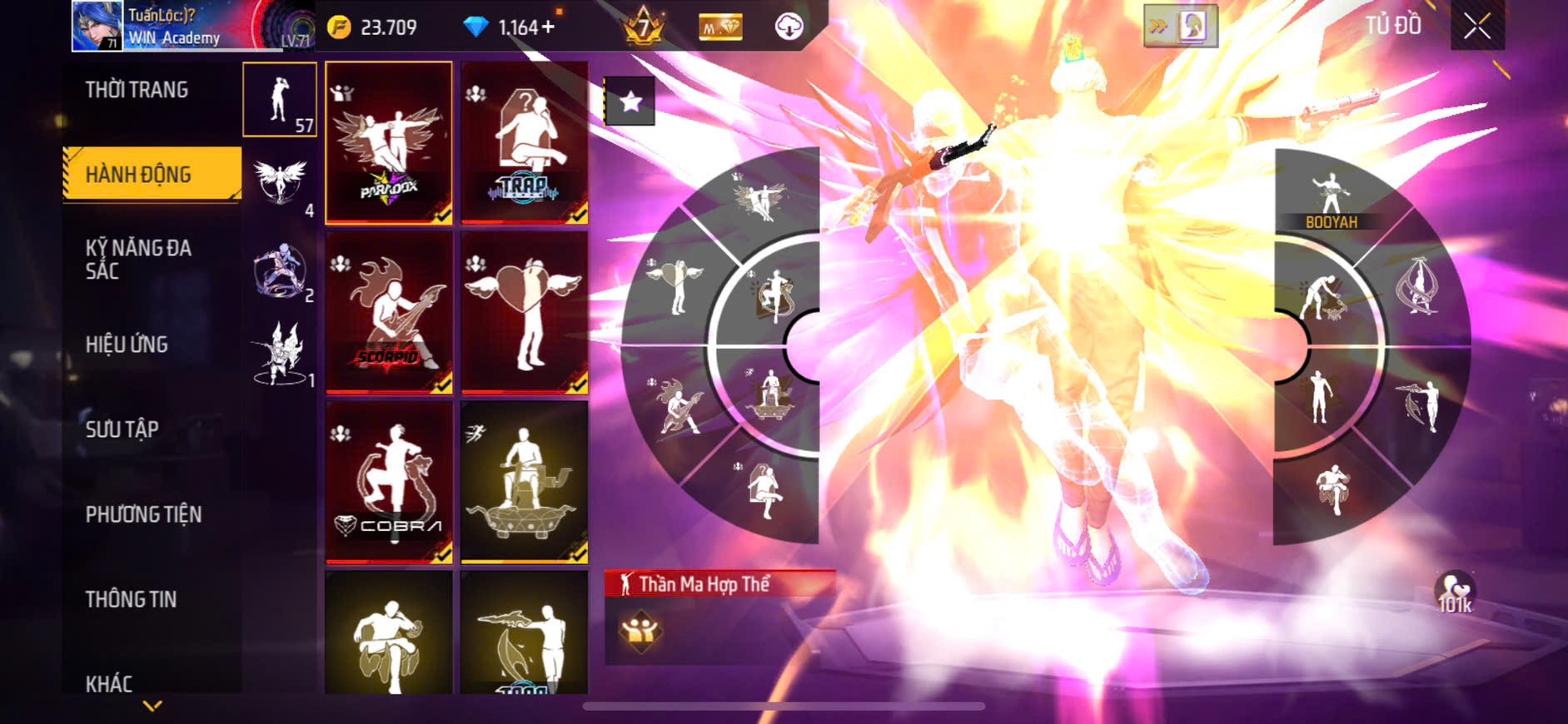Image resolution: width=1568 pixels, height=724 pixels.
Task: Choose the Trap throne emote tile
Action: (525, 142)
